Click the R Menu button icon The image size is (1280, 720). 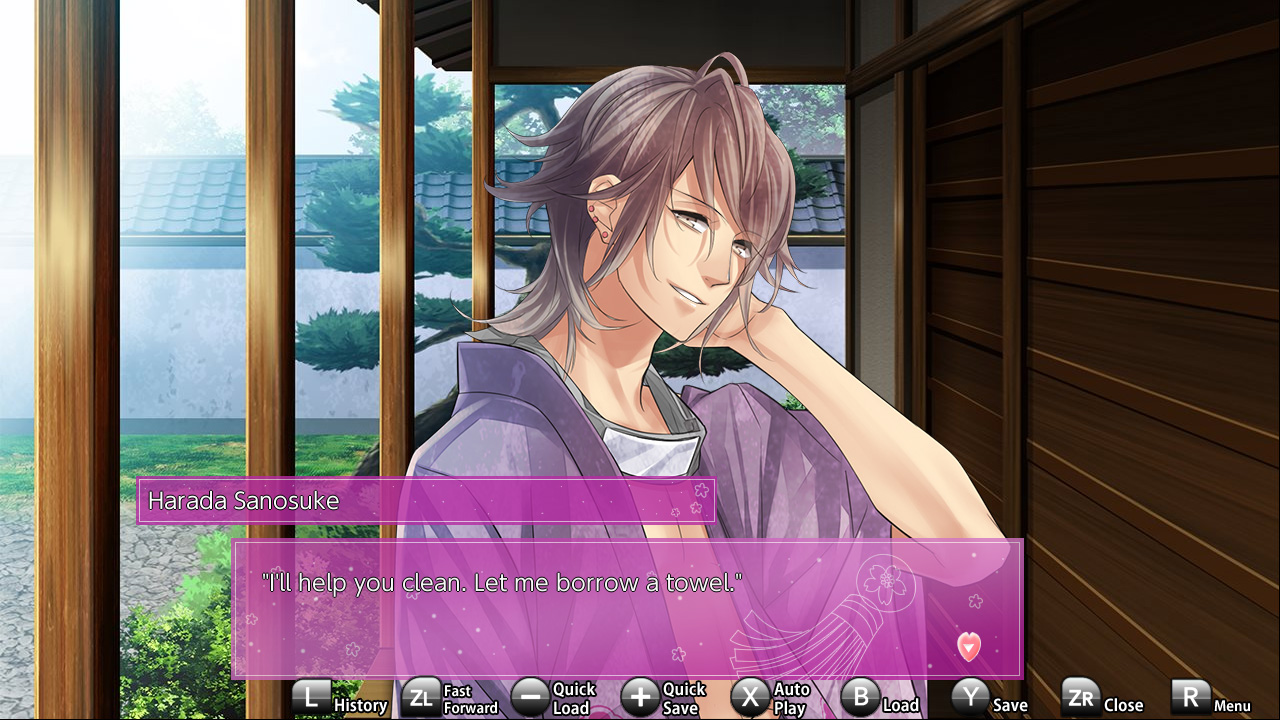click(x=1190, y=695)
